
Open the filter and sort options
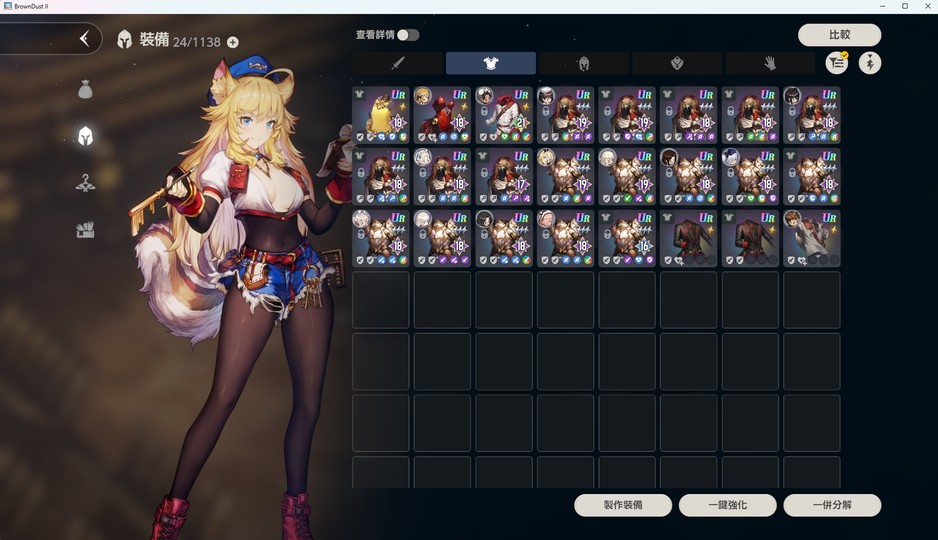[x=836, y=63]
